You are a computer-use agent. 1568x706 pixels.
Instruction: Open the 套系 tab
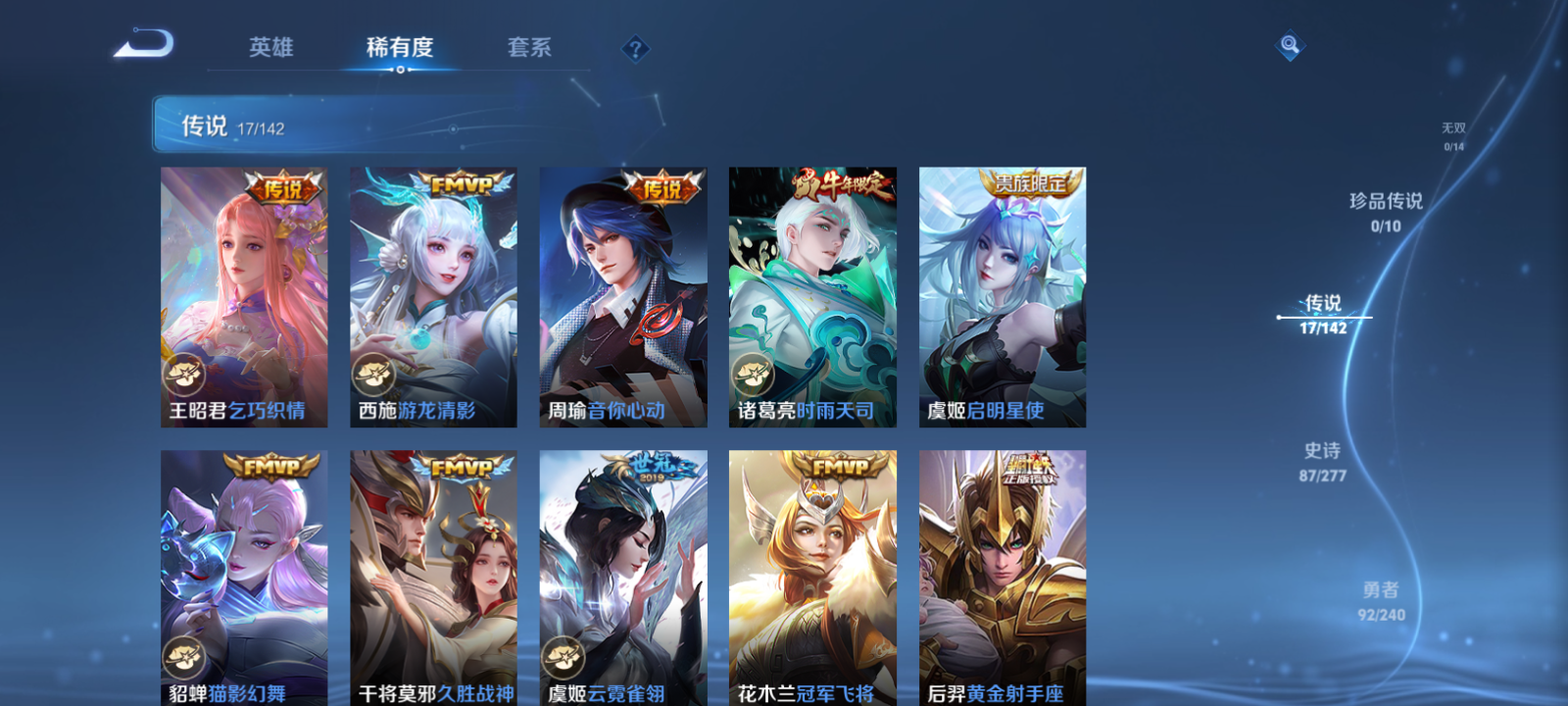coord(531,47)
